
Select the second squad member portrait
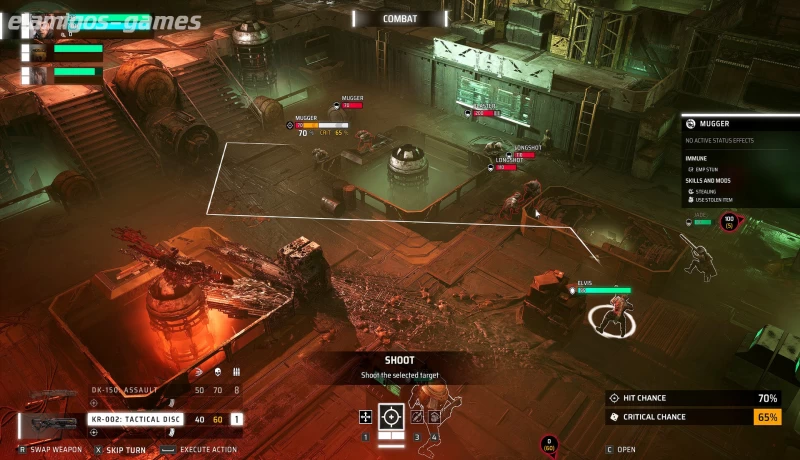coord(40,50)
